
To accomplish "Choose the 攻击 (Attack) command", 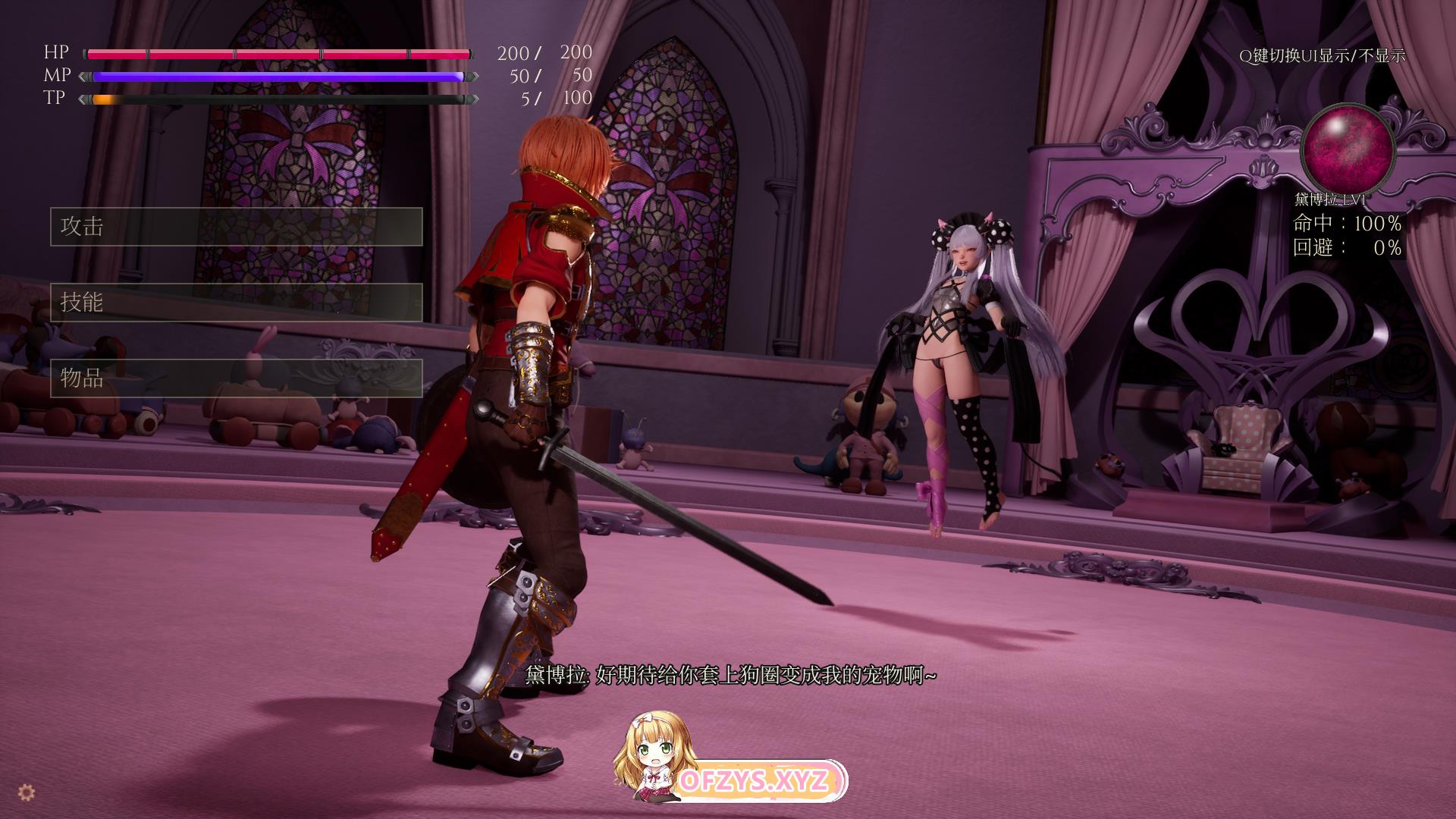I will (x=236, y=227).
